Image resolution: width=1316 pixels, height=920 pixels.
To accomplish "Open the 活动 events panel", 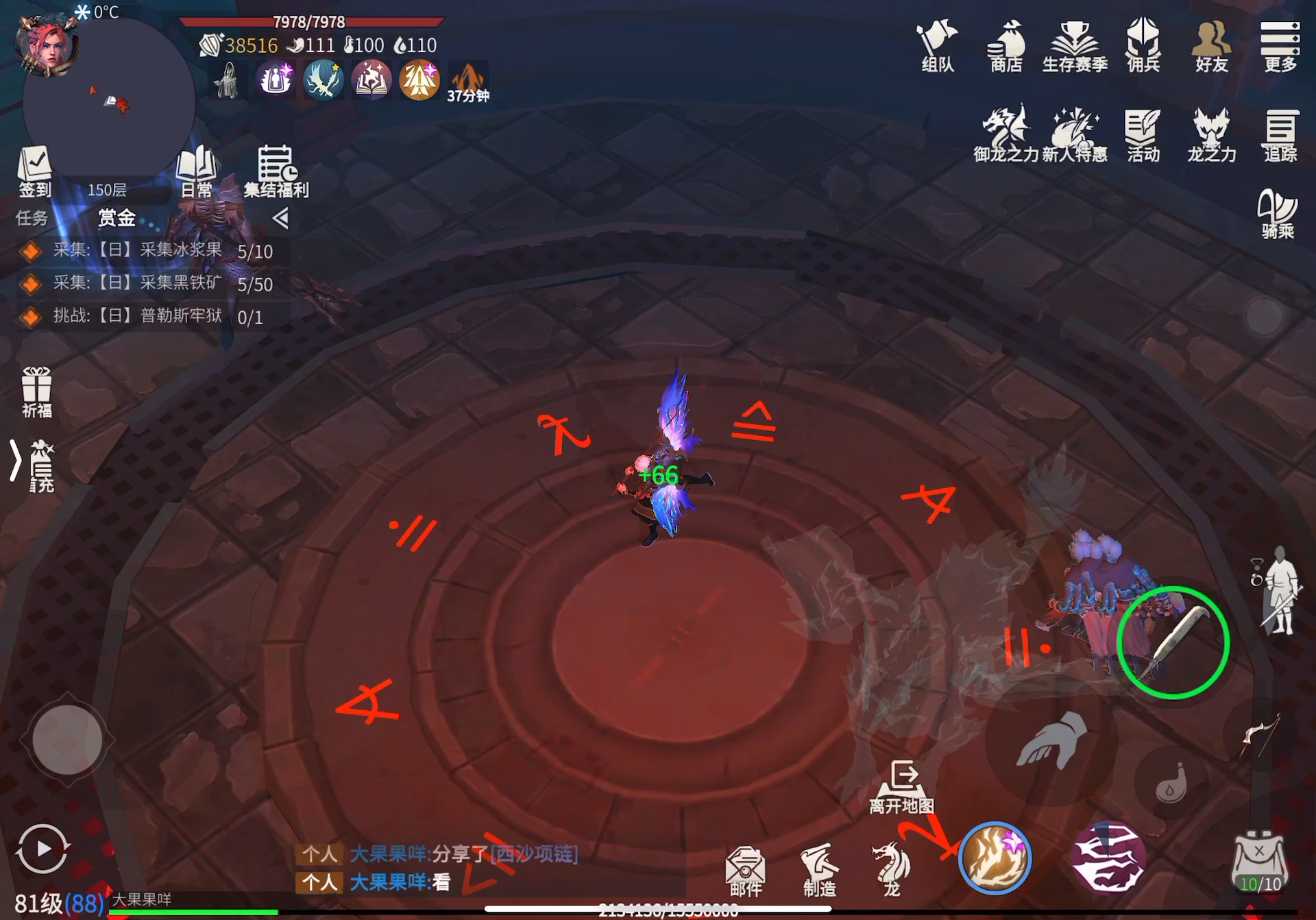I will [1143, 134].
